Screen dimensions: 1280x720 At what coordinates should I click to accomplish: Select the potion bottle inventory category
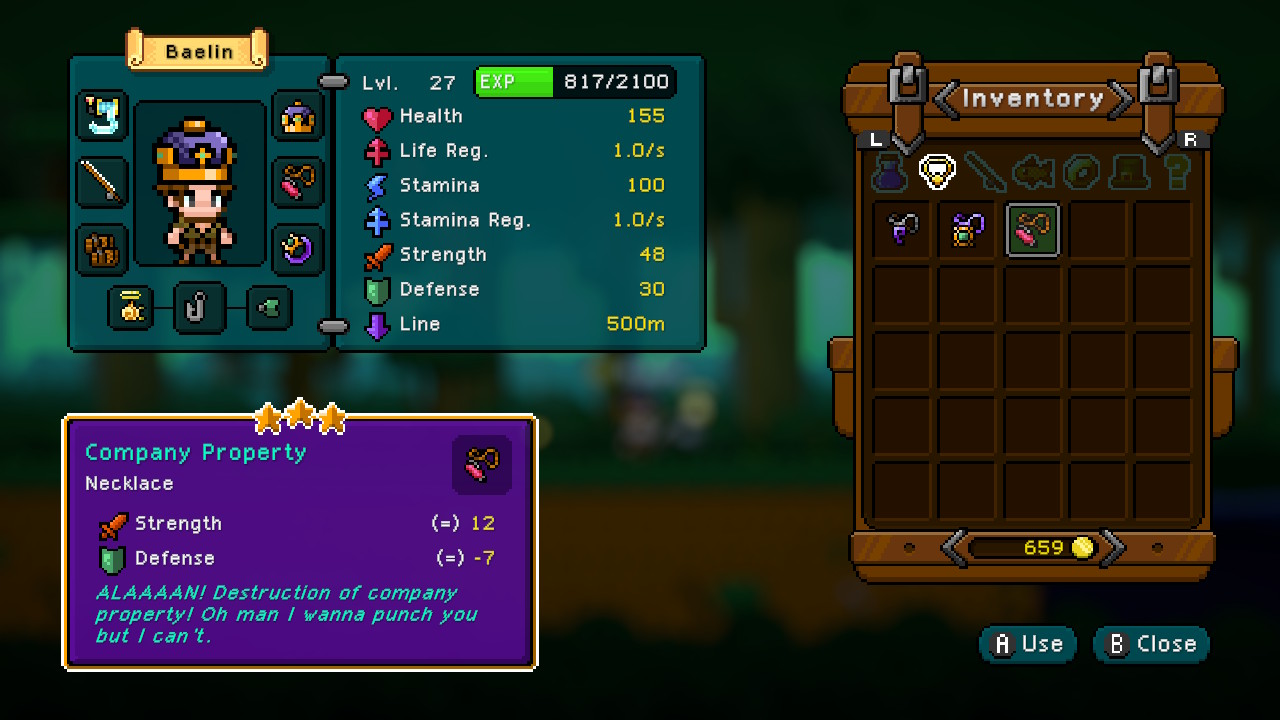coord(891,172)
